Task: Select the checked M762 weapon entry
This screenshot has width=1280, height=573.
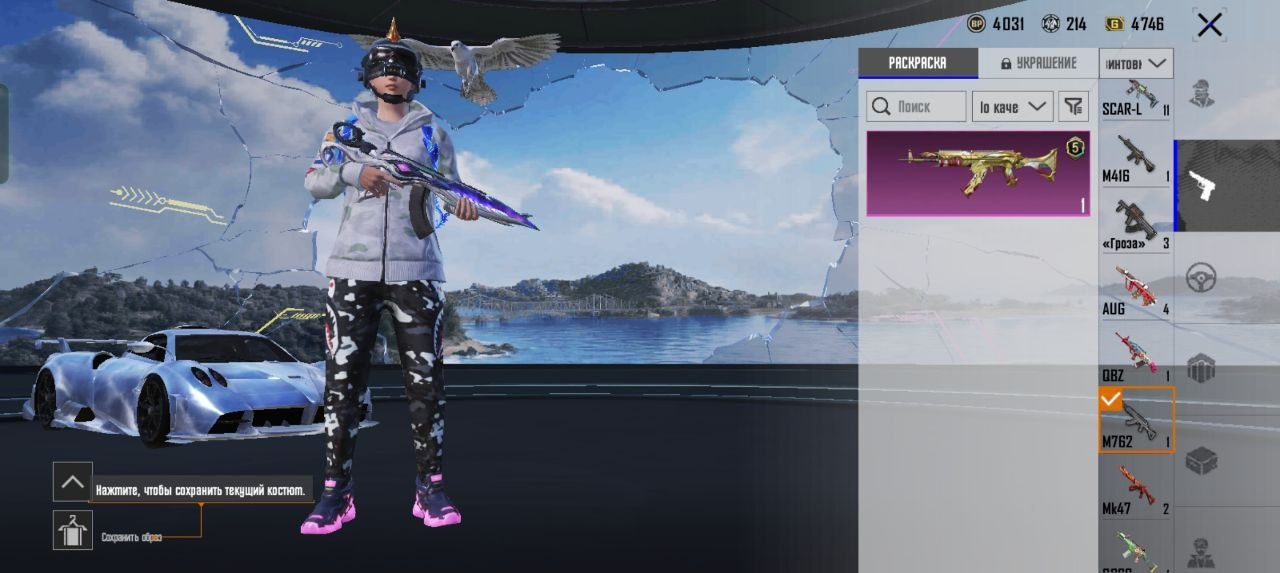Action: 1136,422
